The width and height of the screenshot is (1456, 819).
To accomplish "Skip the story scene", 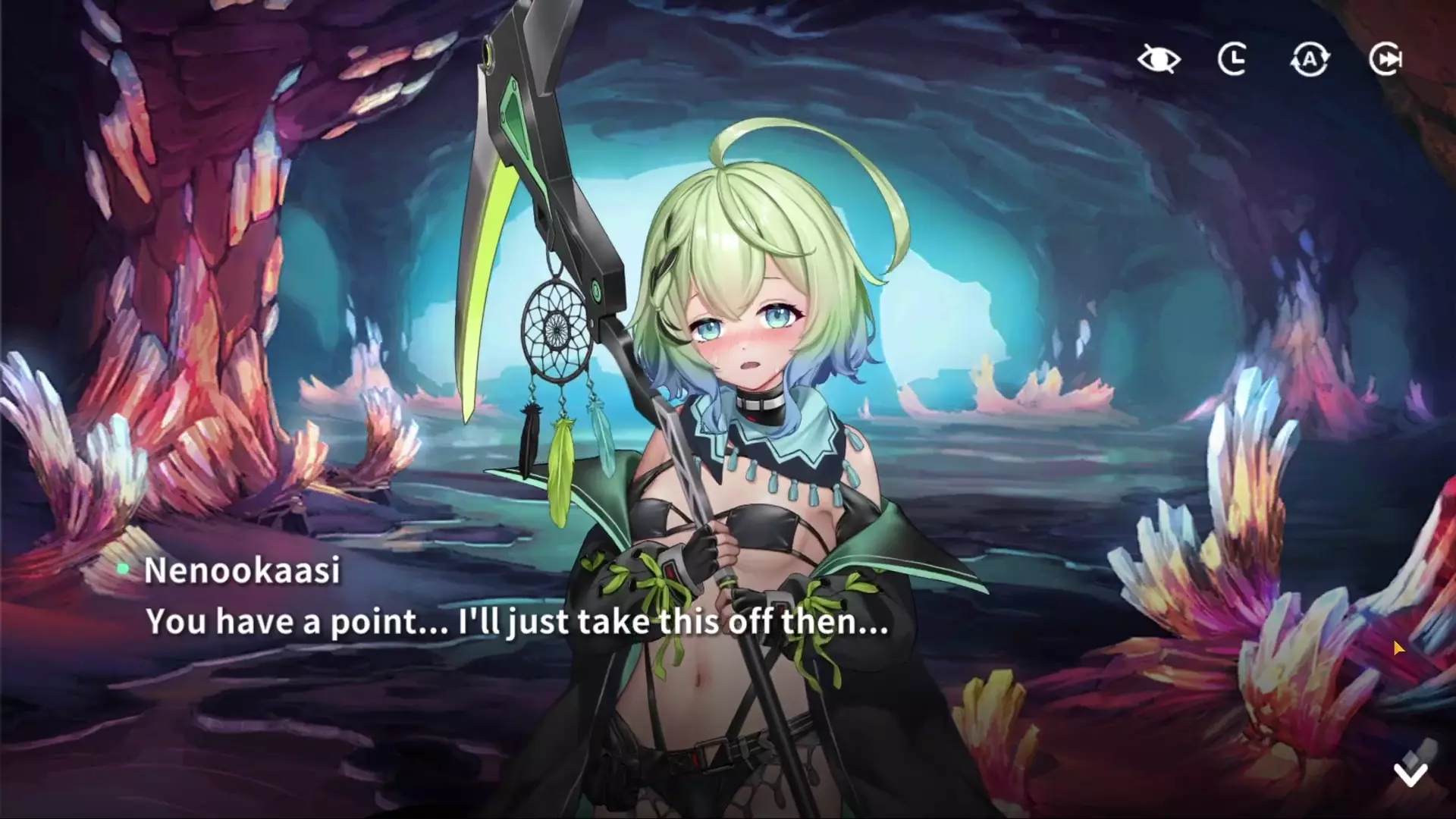I will pos(1385,59).
